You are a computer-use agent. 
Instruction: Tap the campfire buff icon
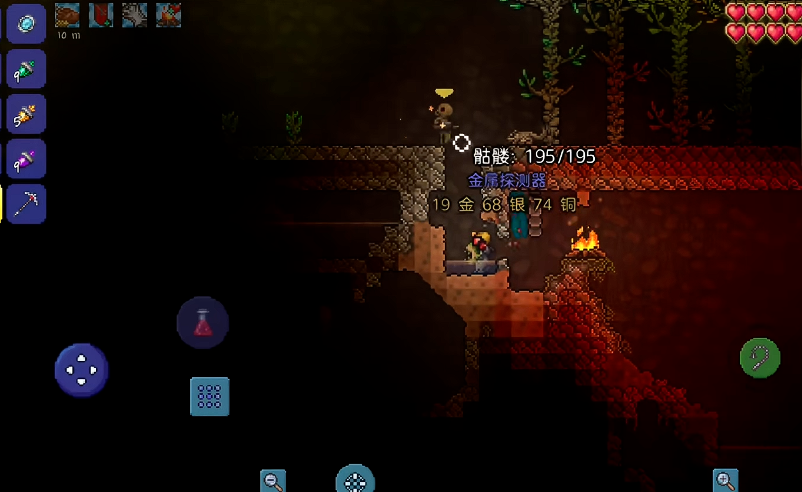tap(168, 14)
